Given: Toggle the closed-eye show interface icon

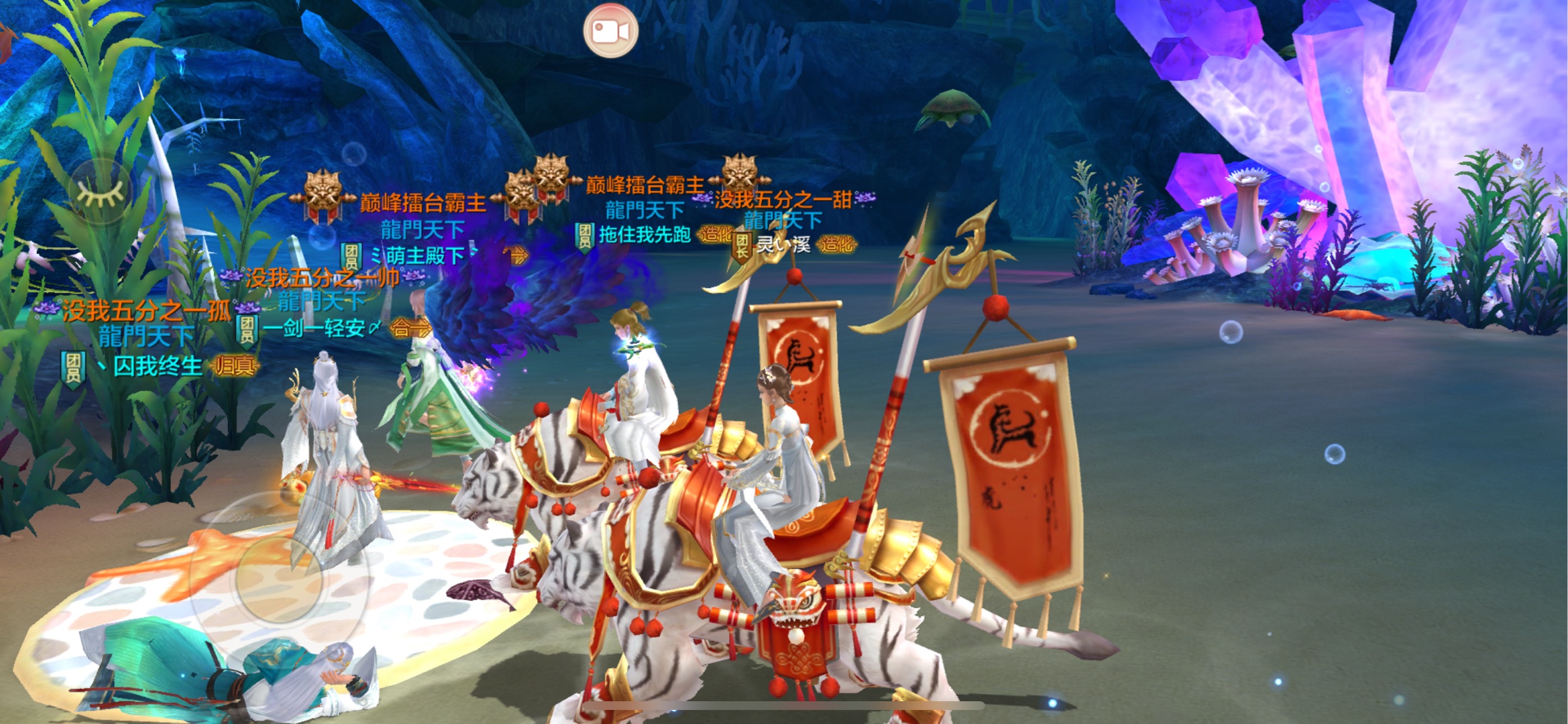Looking at the screenshot, I should [101, 192].
